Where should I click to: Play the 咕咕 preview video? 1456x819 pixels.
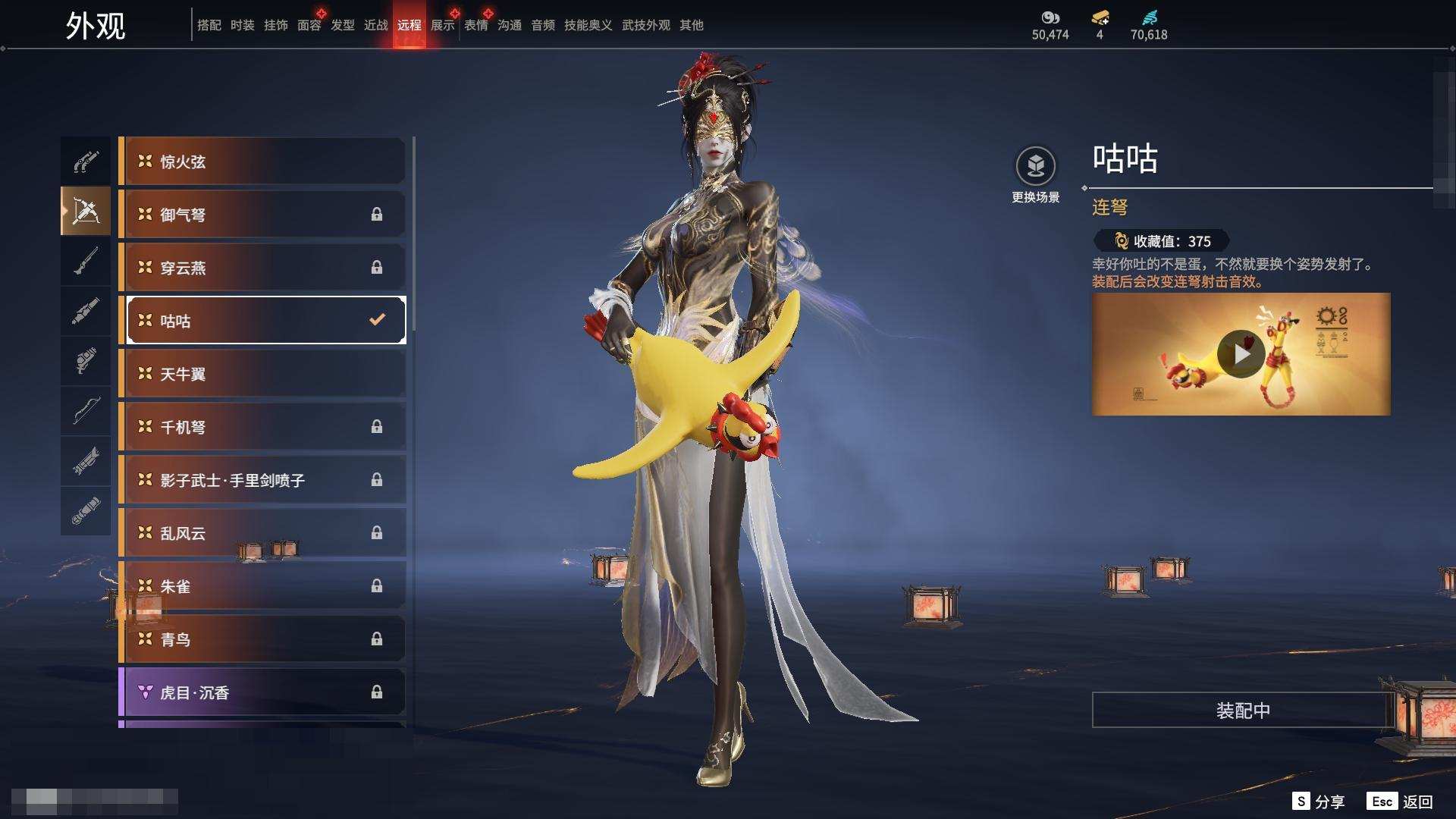tap(1241, 354)
